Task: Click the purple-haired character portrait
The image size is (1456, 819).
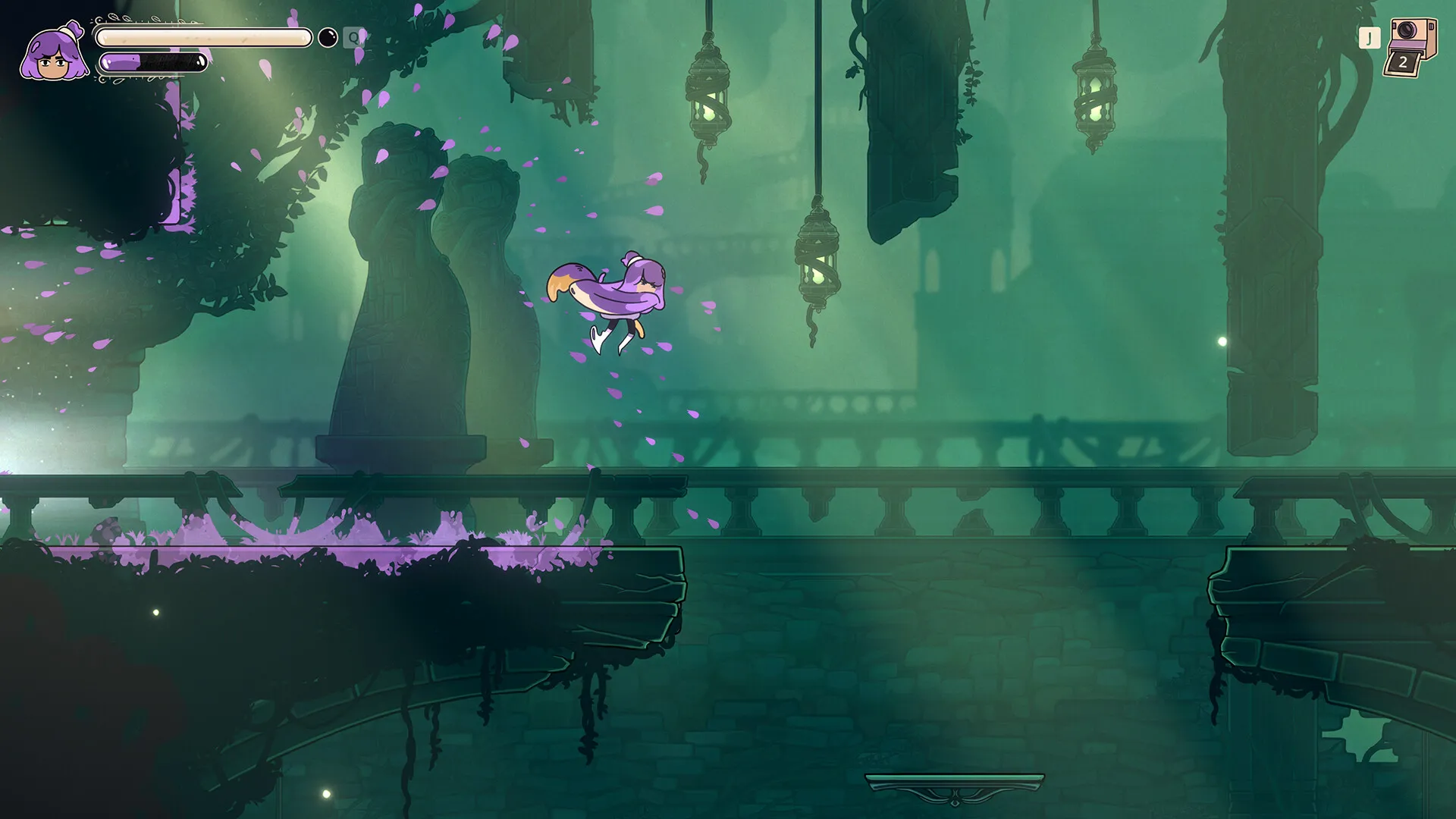Action: 53,52
